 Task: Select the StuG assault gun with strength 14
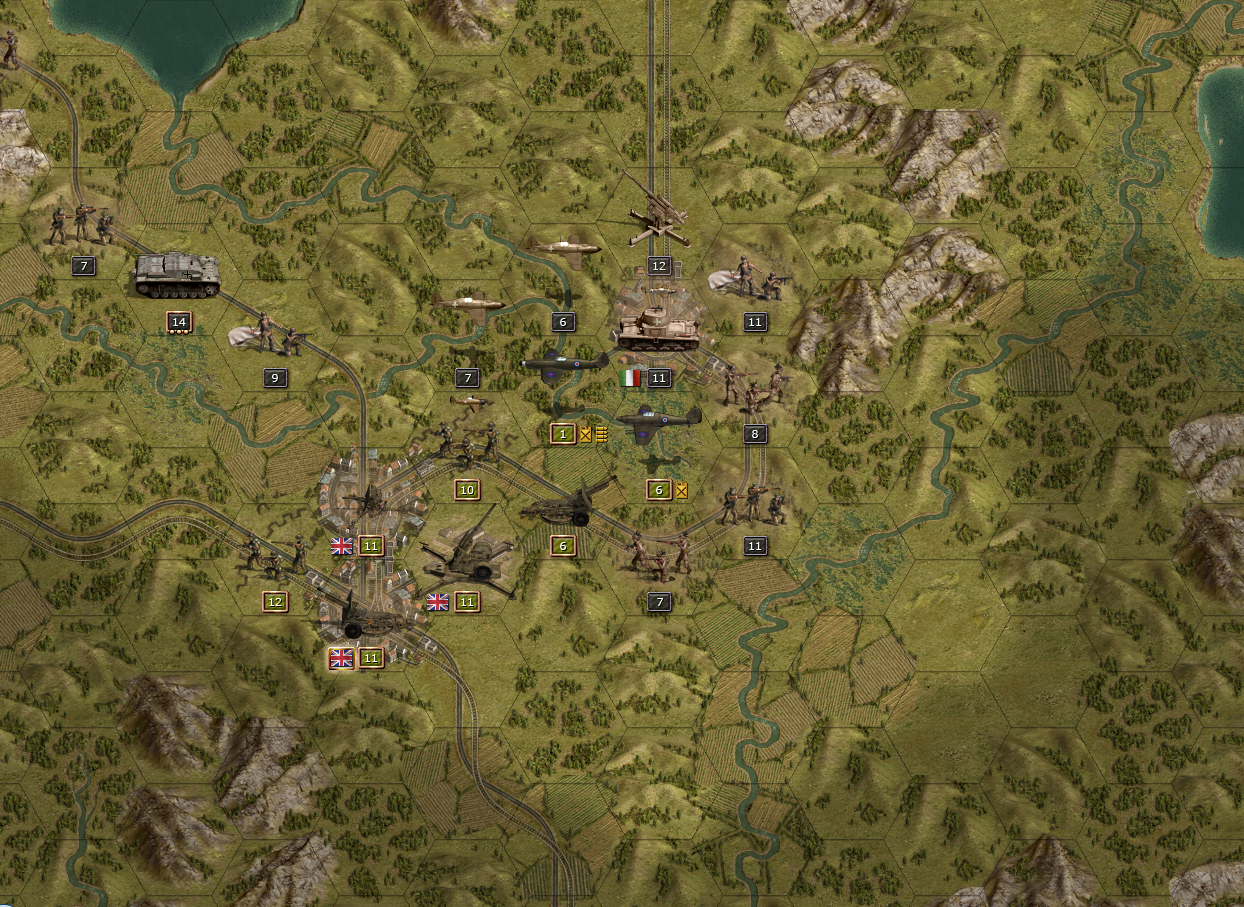point(177,276)
